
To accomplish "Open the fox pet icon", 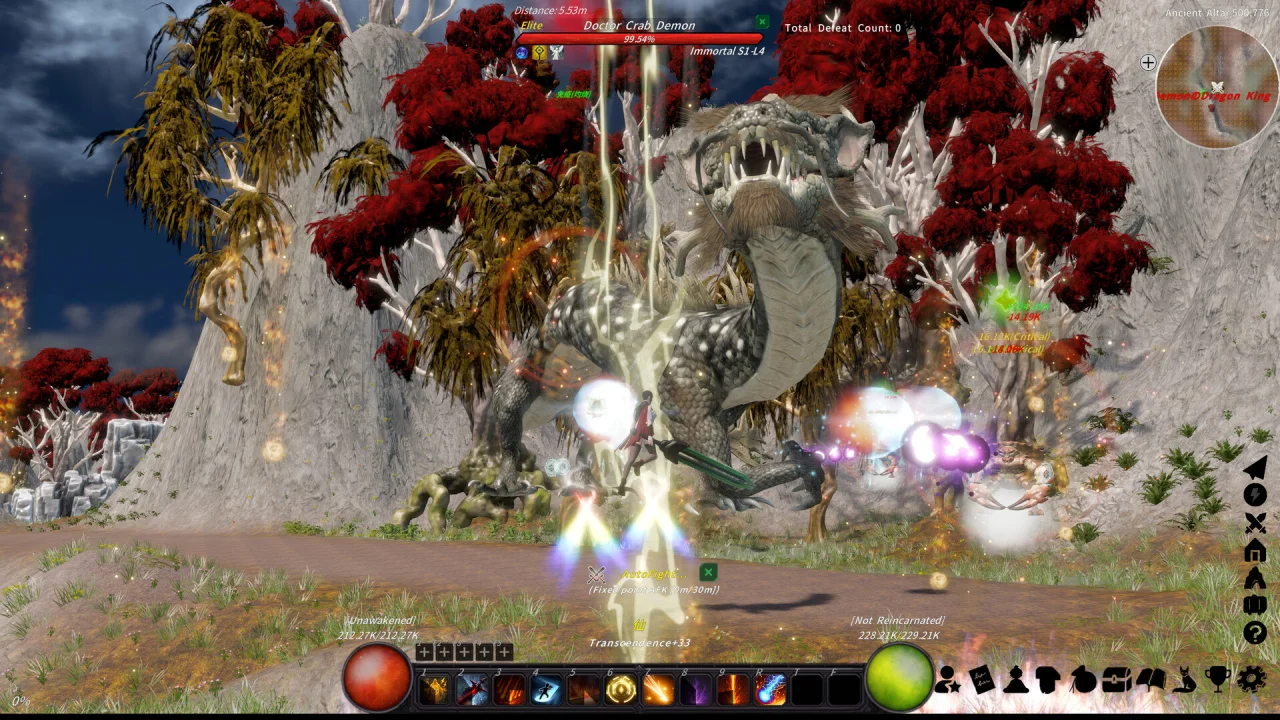I will (x=1184, y=679).
